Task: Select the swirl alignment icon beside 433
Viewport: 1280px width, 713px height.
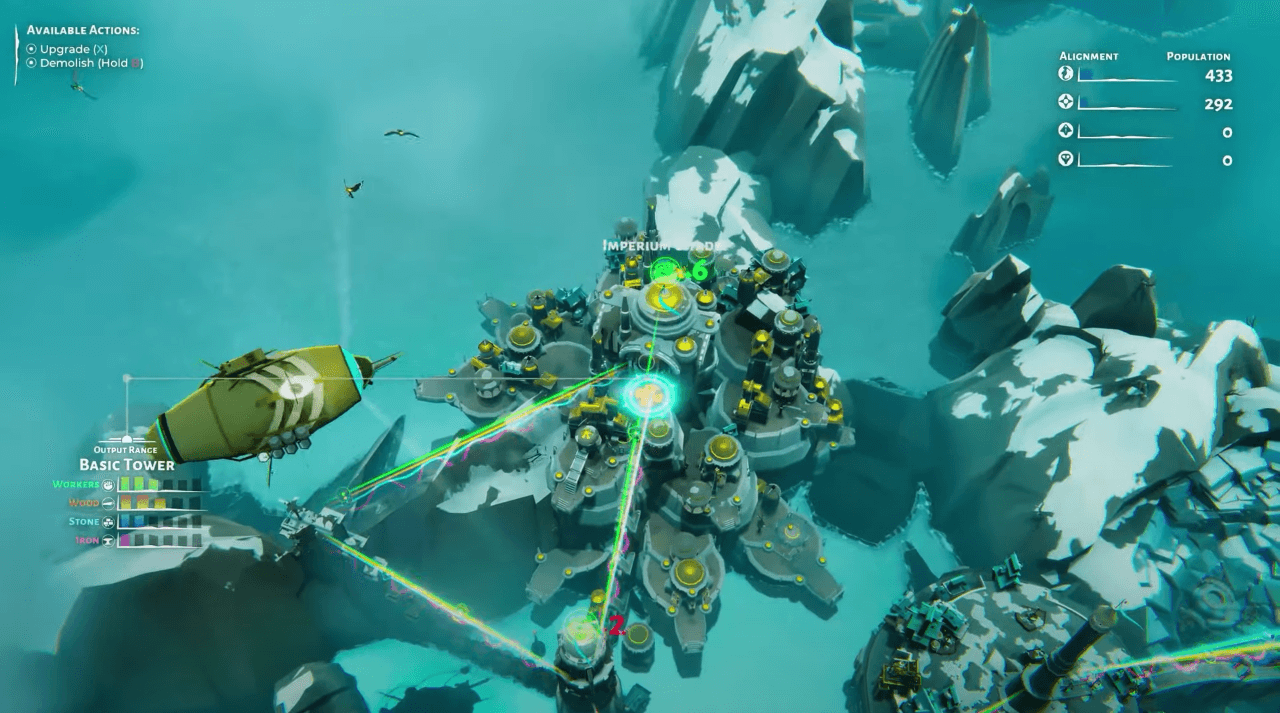Action: [x=1065, y=74]
